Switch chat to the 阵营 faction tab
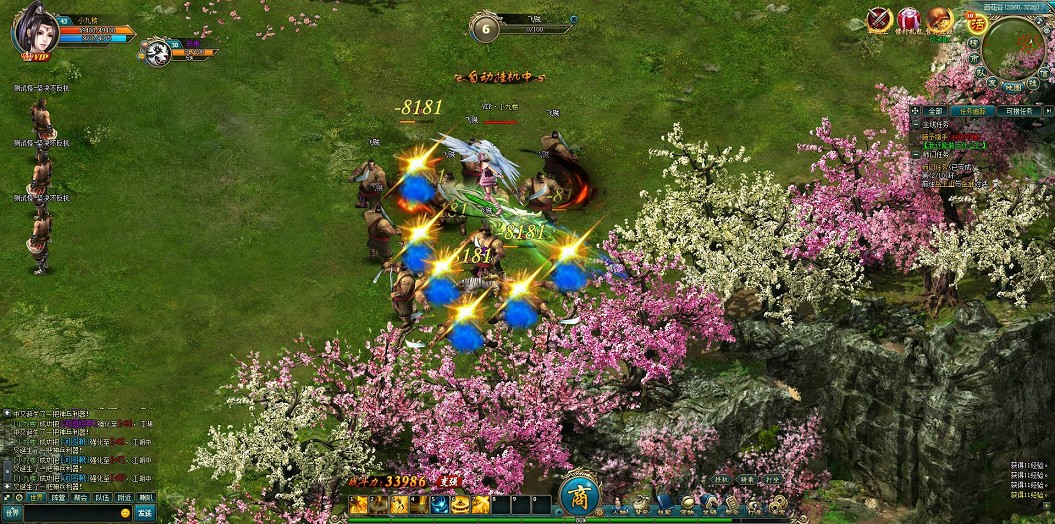This screenshot has width=1055, height=524. (59, 497)
